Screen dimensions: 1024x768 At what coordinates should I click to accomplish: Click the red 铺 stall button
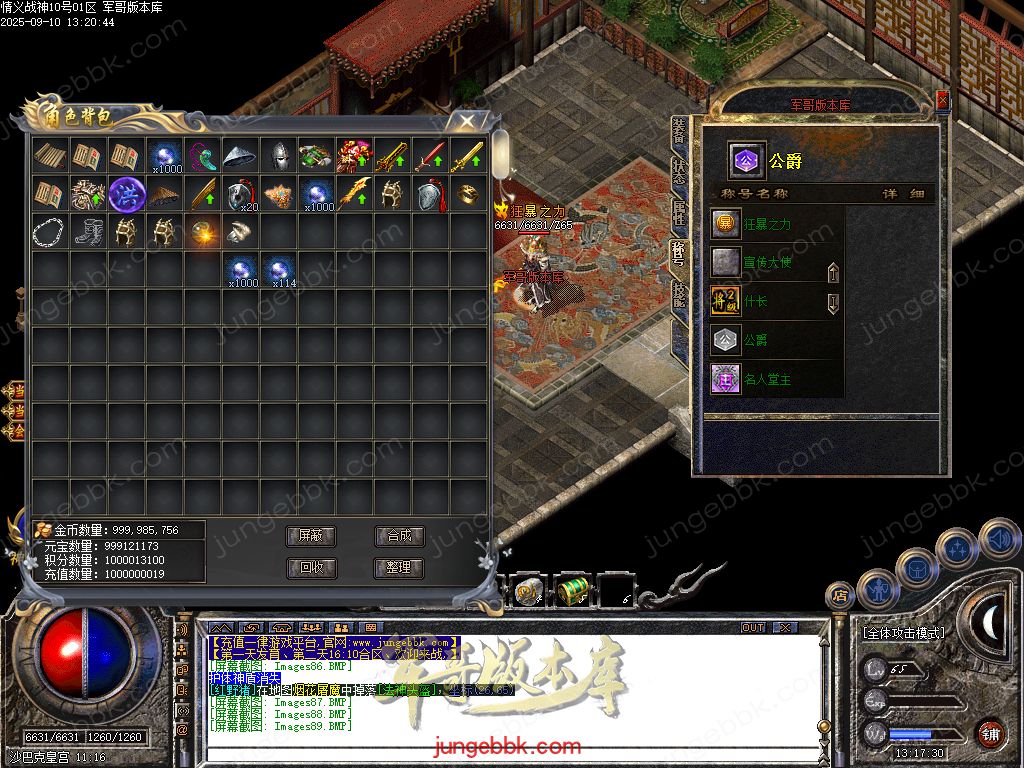click(990, 733)
